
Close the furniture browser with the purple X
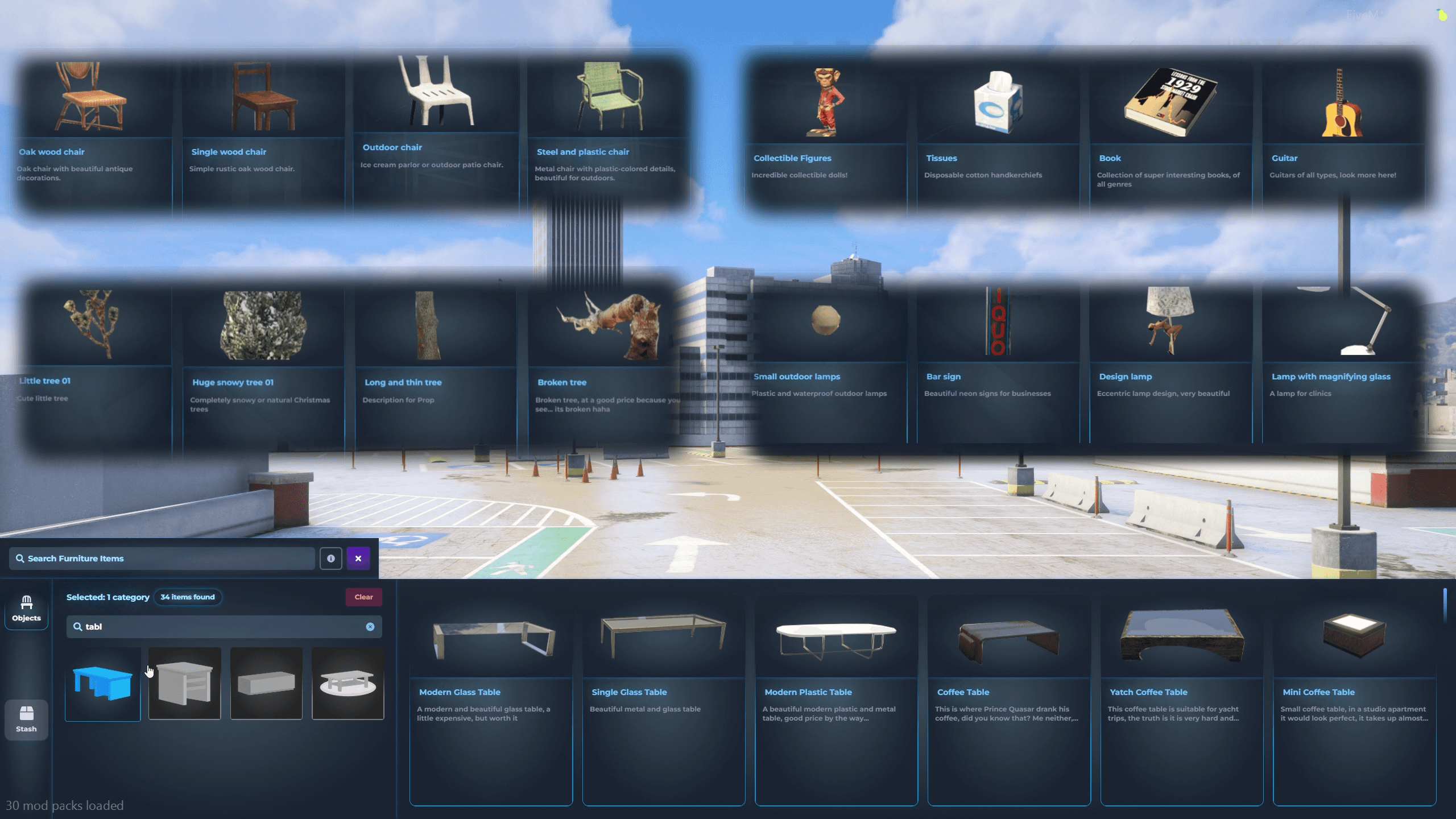358,558
